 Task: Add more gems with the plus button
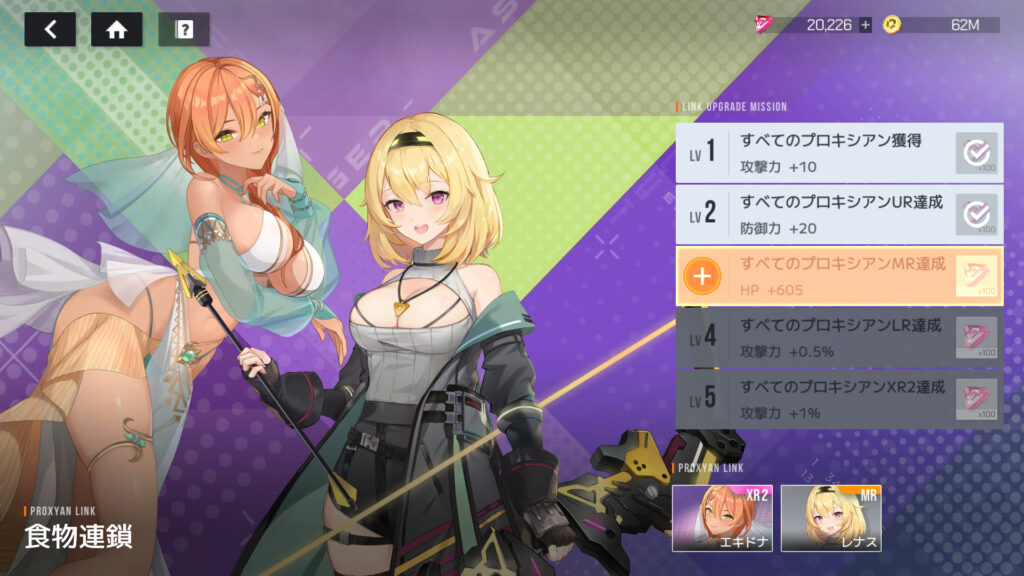[865, 25]
